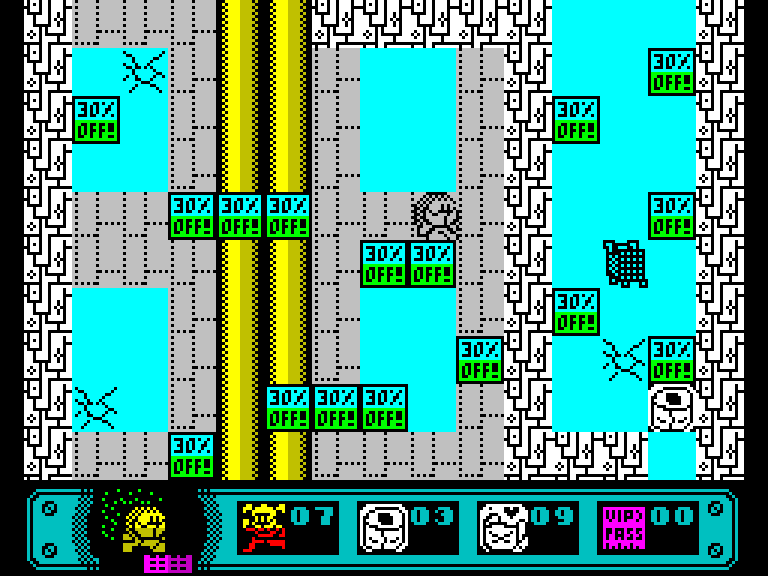Click the magenta VIP Pass icon
The image size is (768, 576).
click(x=622, y=527)
